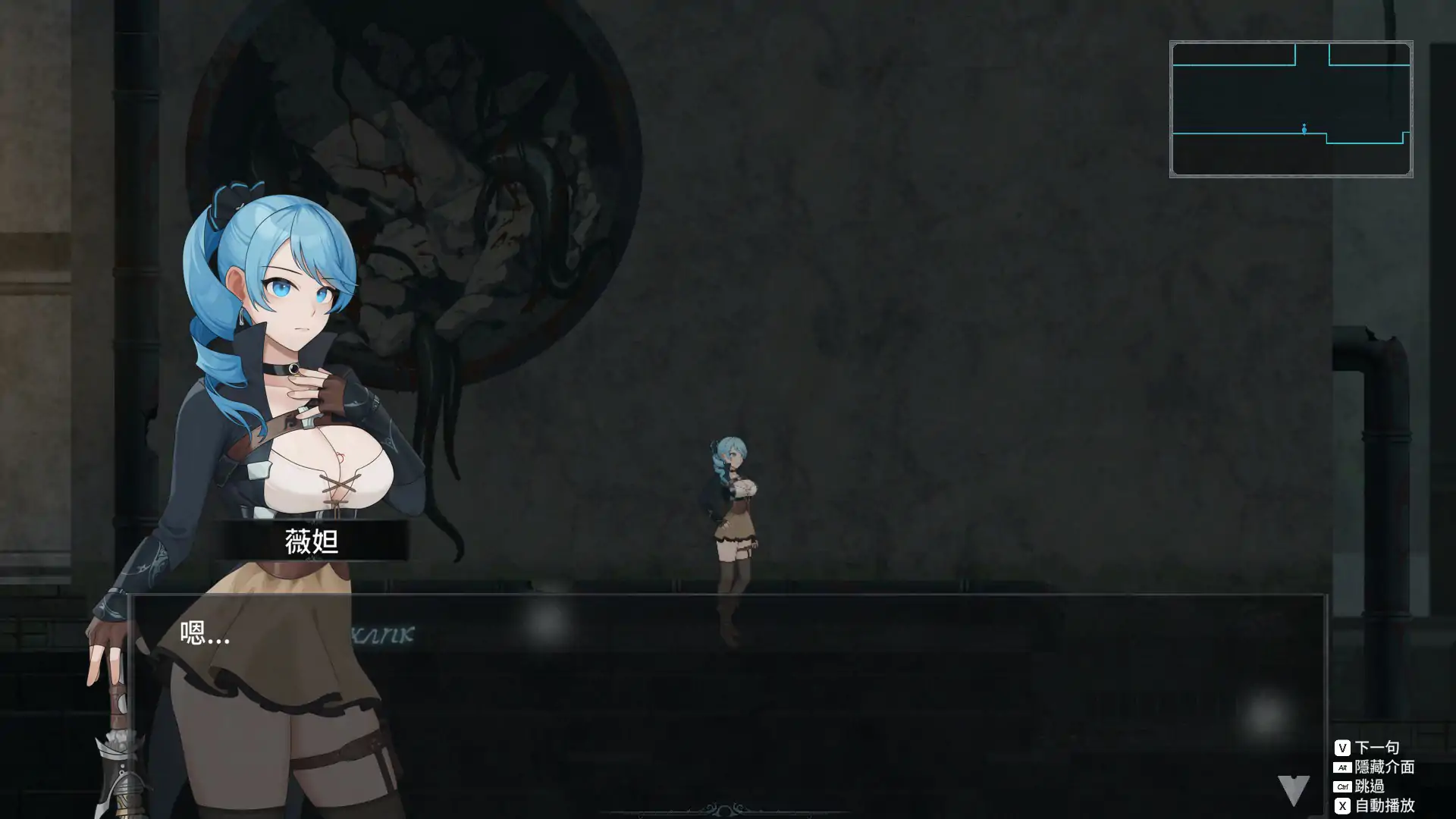Click the Ctrl key icon next to 跳過
The image size is (1456, 819).
coord(1343,788)
